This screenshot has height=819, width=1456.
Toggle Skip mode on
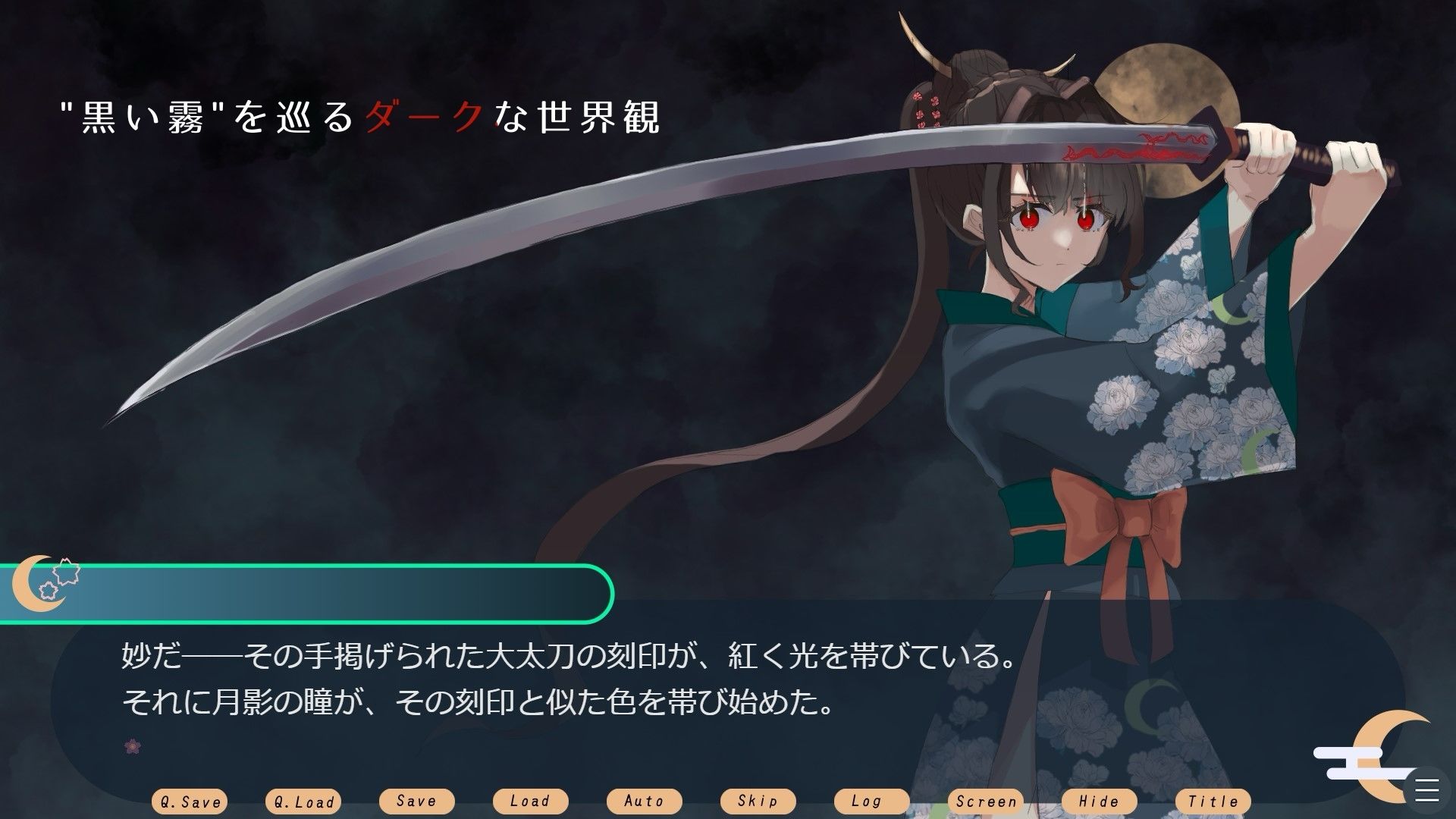(x=758, y=801)
